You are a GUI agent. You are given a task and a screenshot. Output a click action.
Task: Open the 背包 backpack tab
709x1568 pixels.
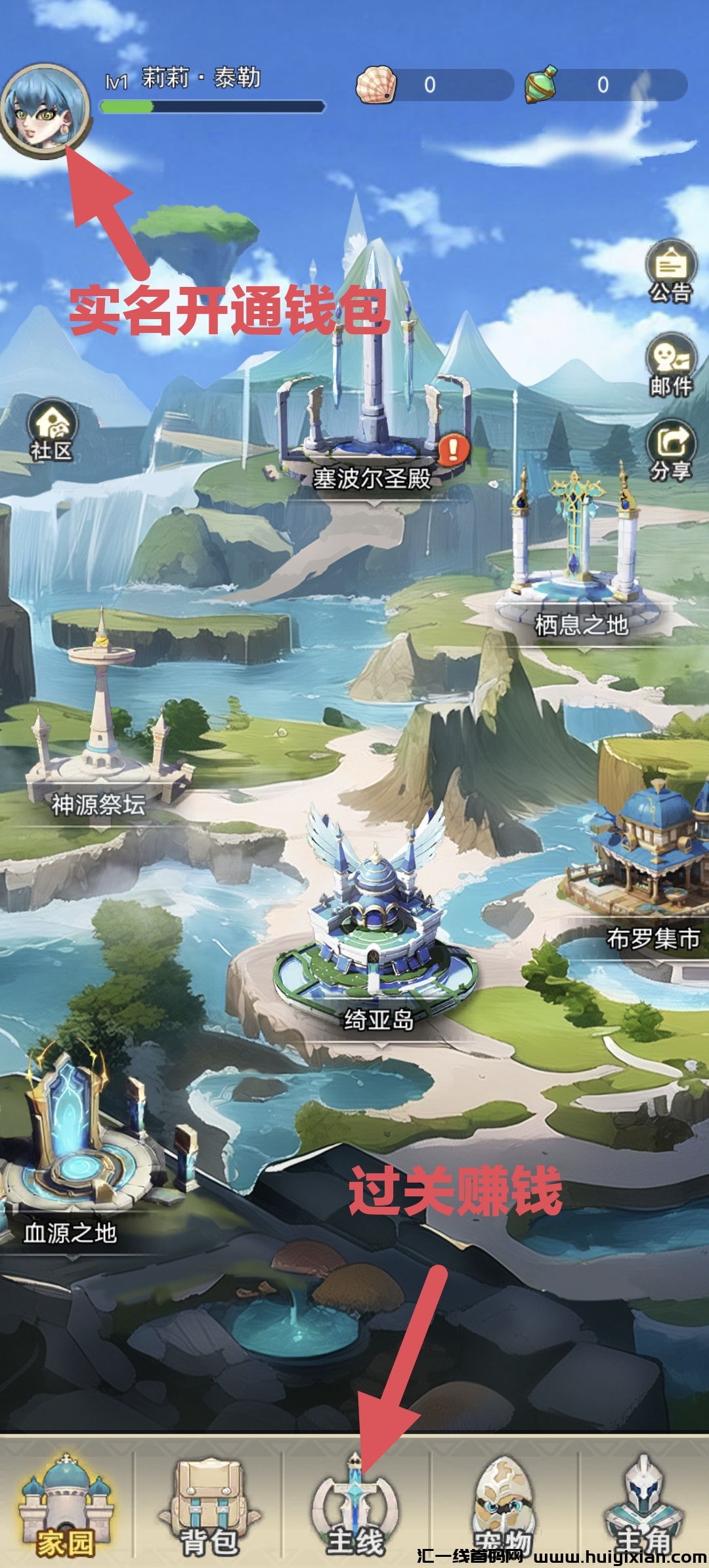(x=209, y=1510)
